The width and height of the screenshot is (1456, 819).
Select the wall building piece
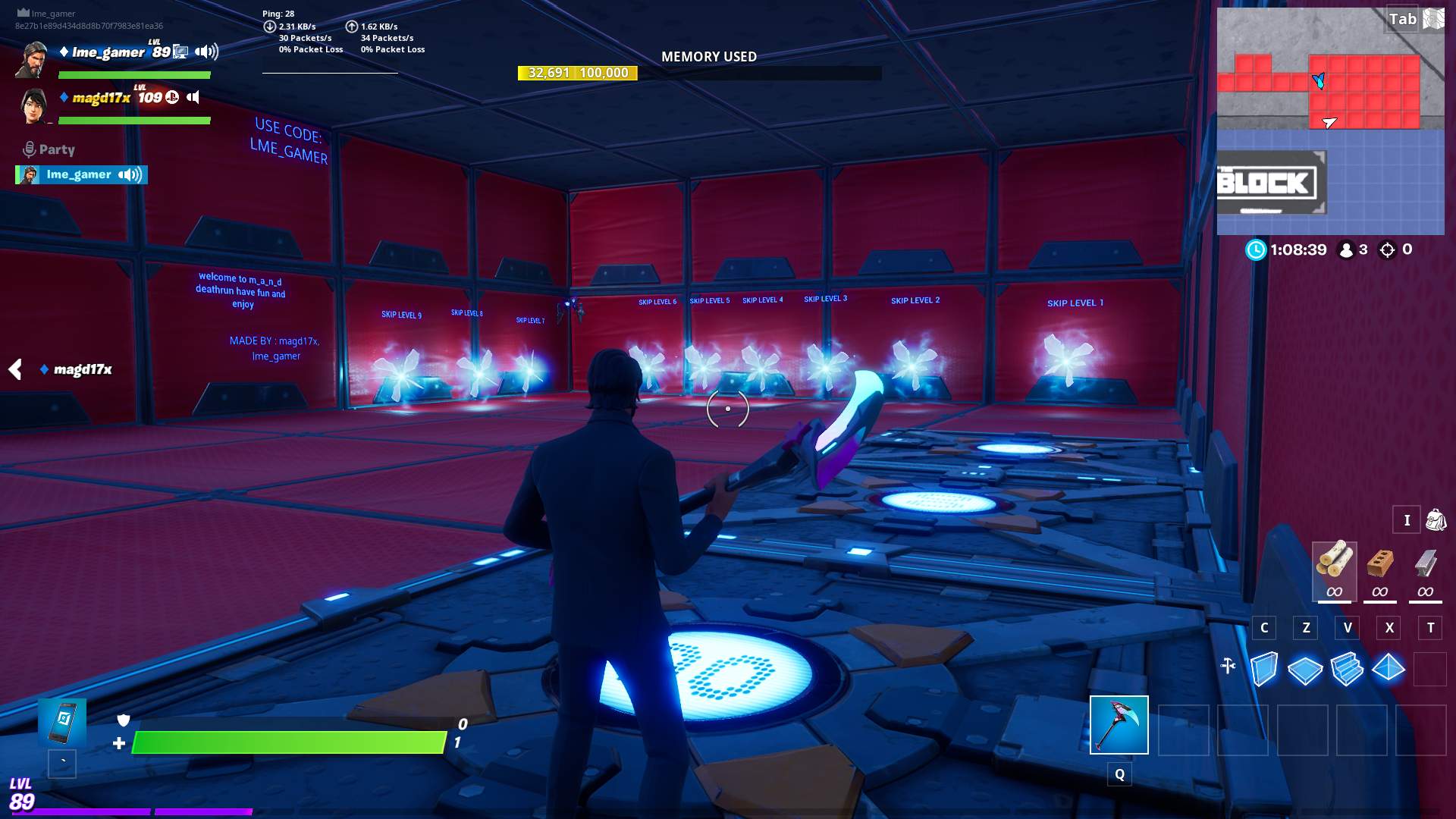[x=1263, y=669]
